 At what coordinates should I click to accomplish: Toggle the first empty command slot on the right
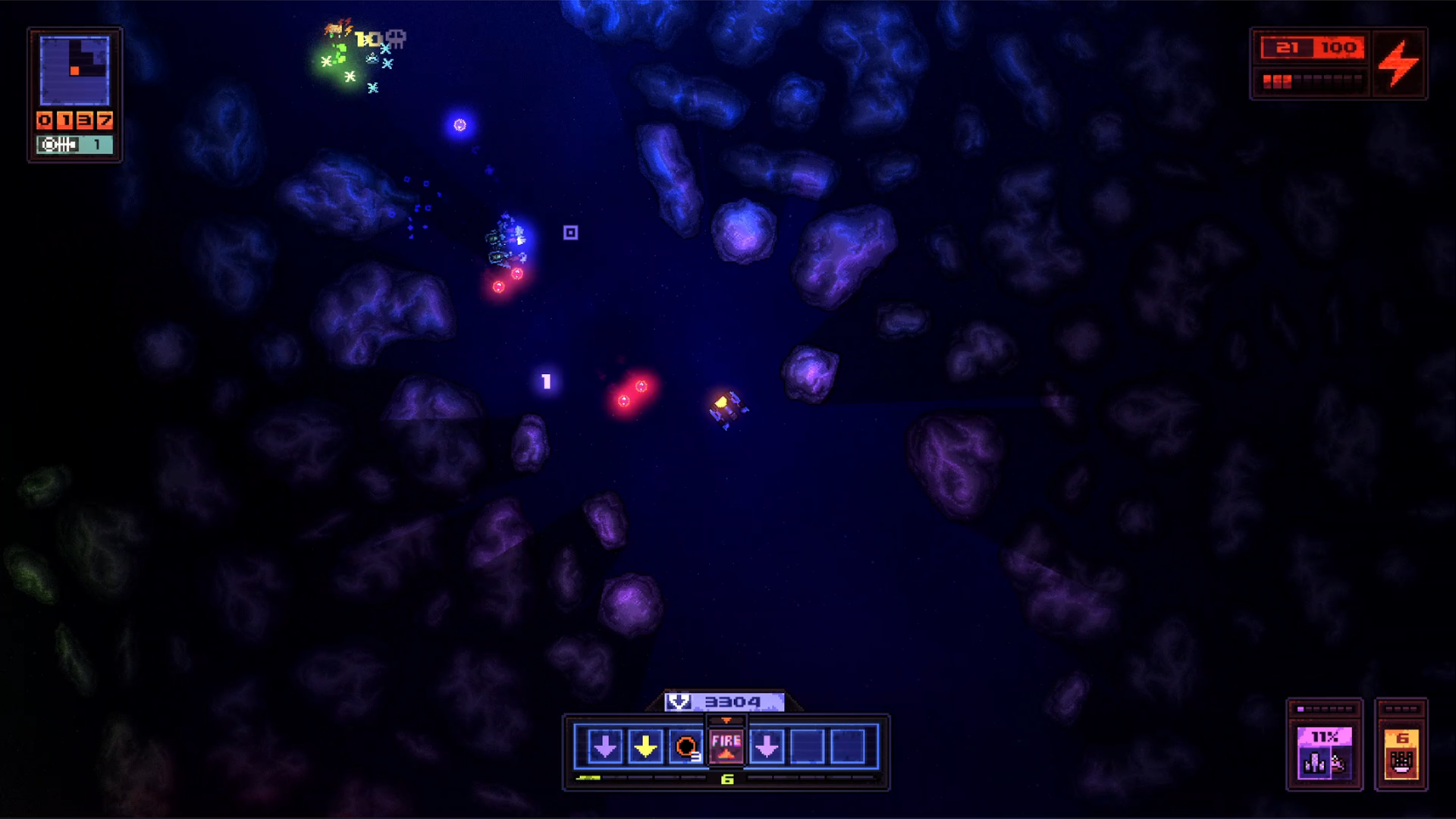click(x=807, y=746)
